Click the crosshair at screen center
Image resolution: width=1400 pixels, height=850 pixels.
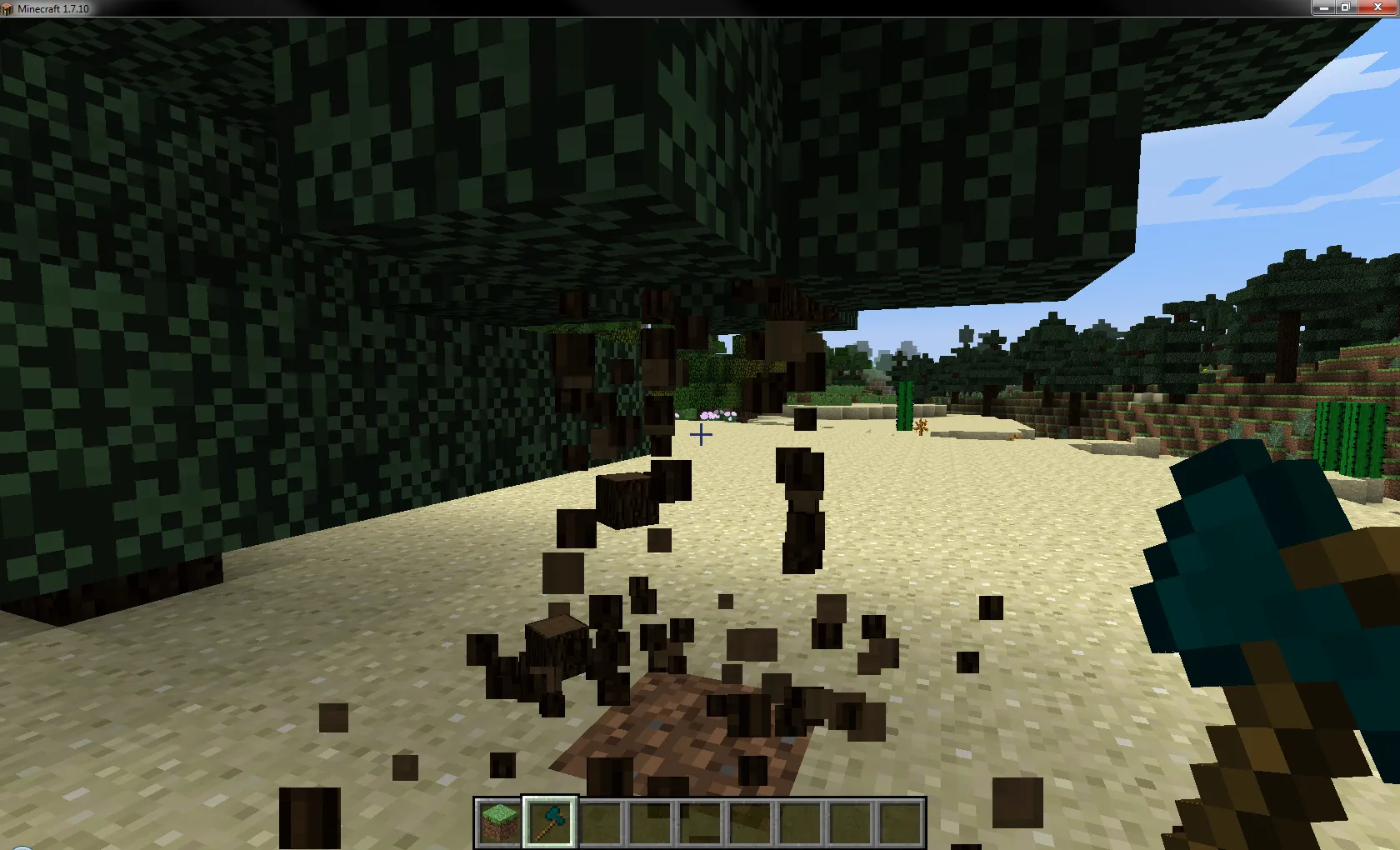coord(700,435)
